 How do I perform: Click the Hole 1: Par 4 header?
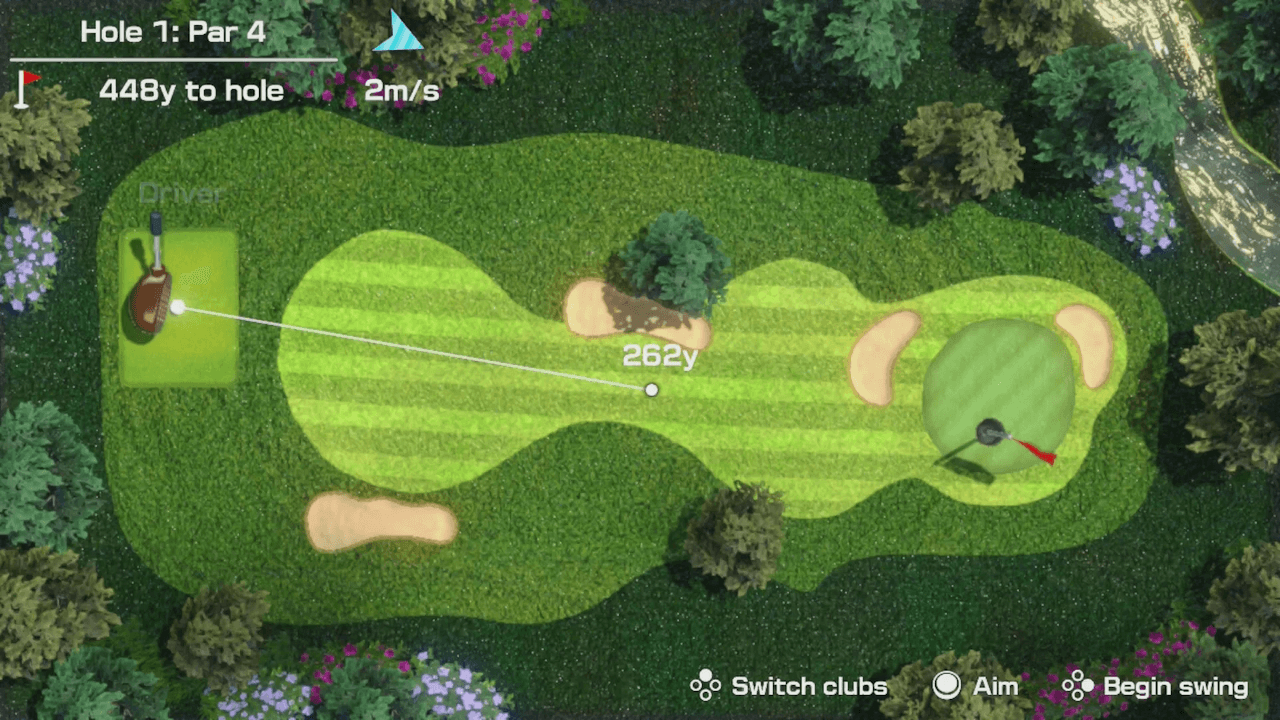click(172, 31)
